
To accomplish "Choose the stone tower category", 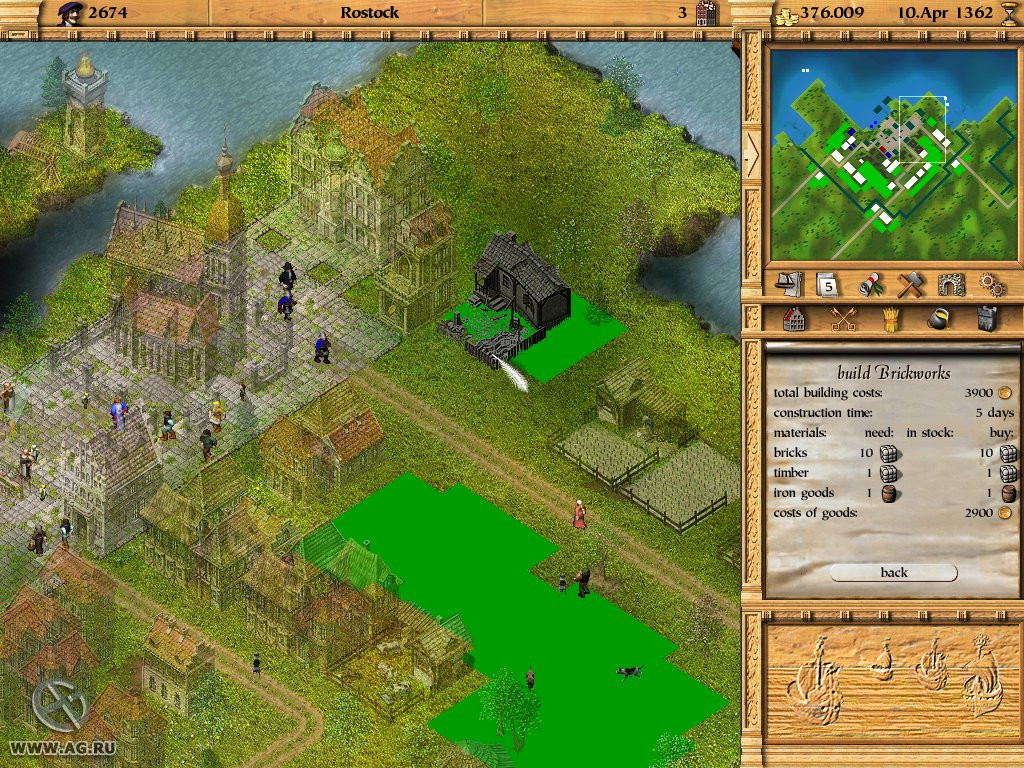I will pyautogui.click(x=986, y=319).
